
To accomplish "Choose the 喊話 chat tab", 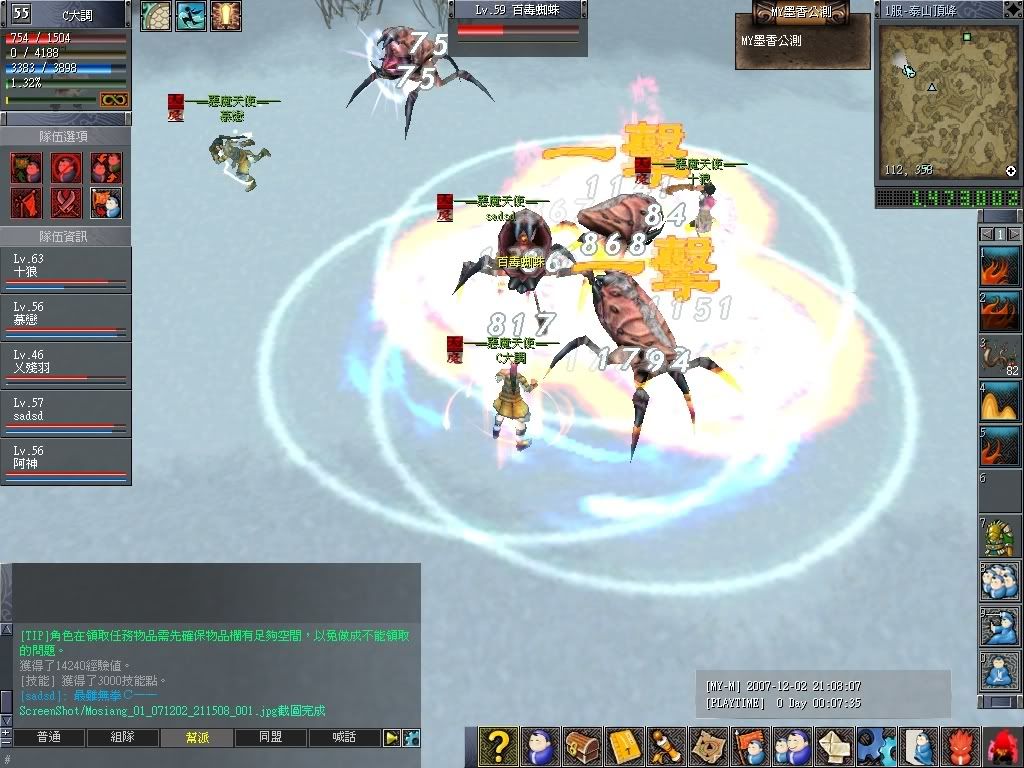I will click(345, 738).
